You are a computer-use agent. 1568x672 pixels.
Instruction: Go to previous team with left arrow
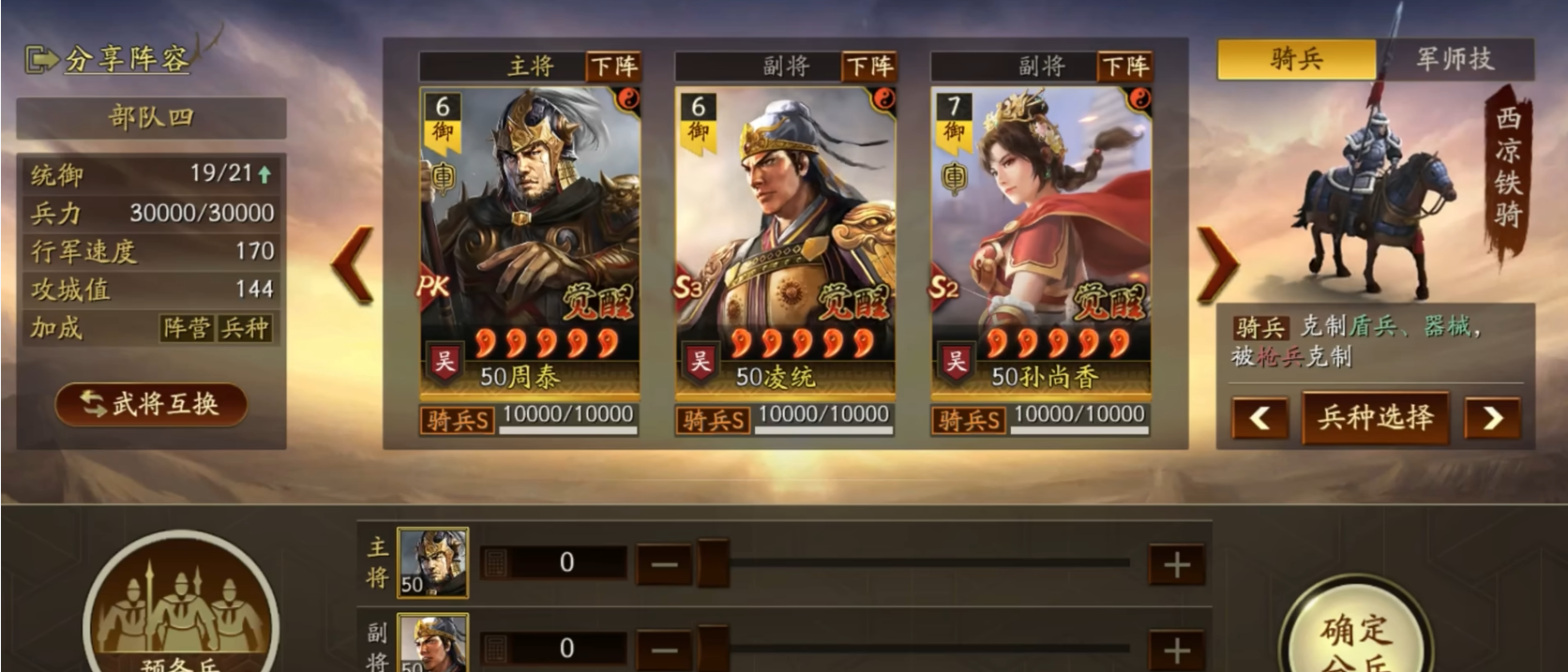[x=354, y=265]
